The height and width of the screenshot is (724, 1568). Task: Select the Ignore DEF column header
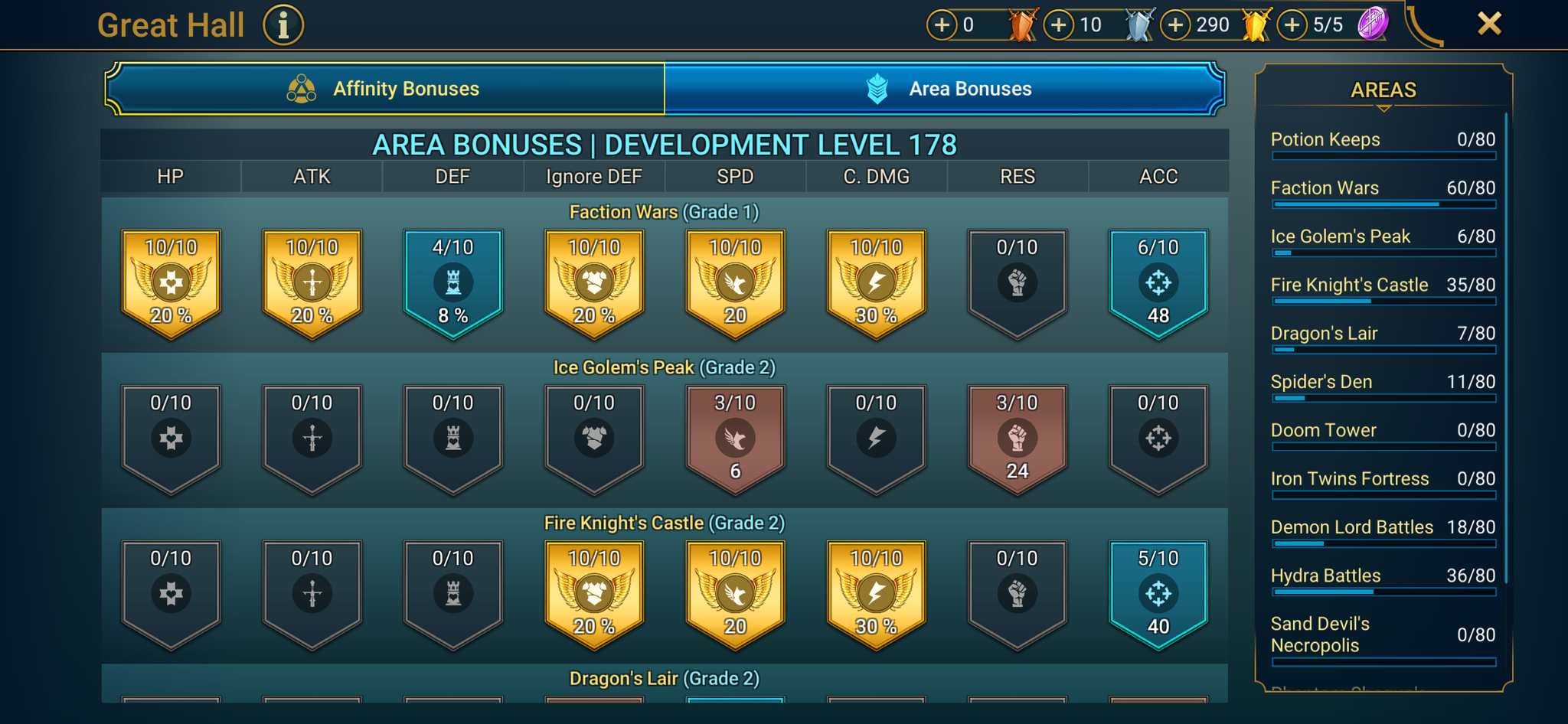pos(593,176)
